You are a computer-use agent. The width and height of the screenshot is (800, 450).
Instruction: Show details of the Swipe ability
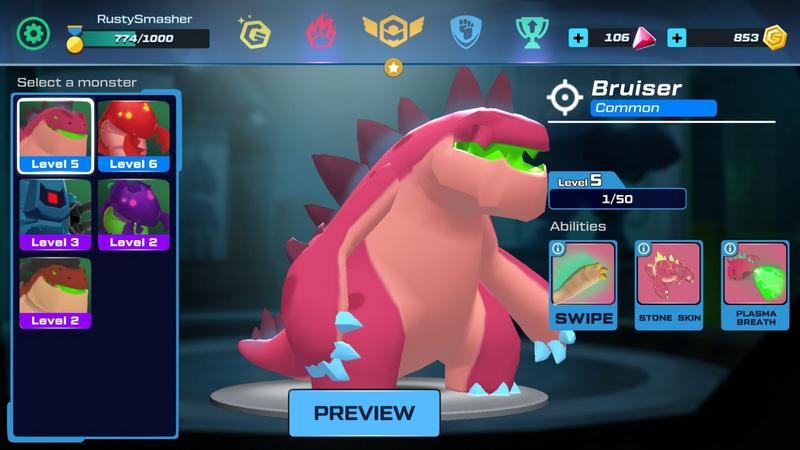pyautogui.click(x=583, y=285)
